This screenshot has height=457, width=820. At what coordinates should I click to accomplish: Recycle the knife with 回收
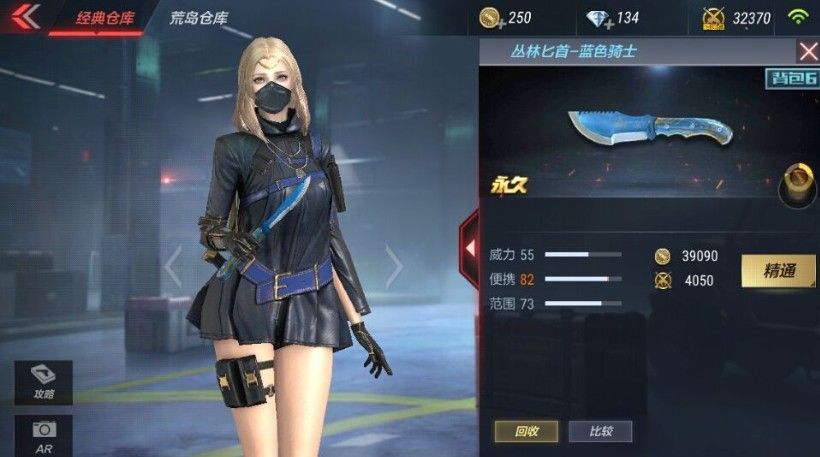(524, 431)
